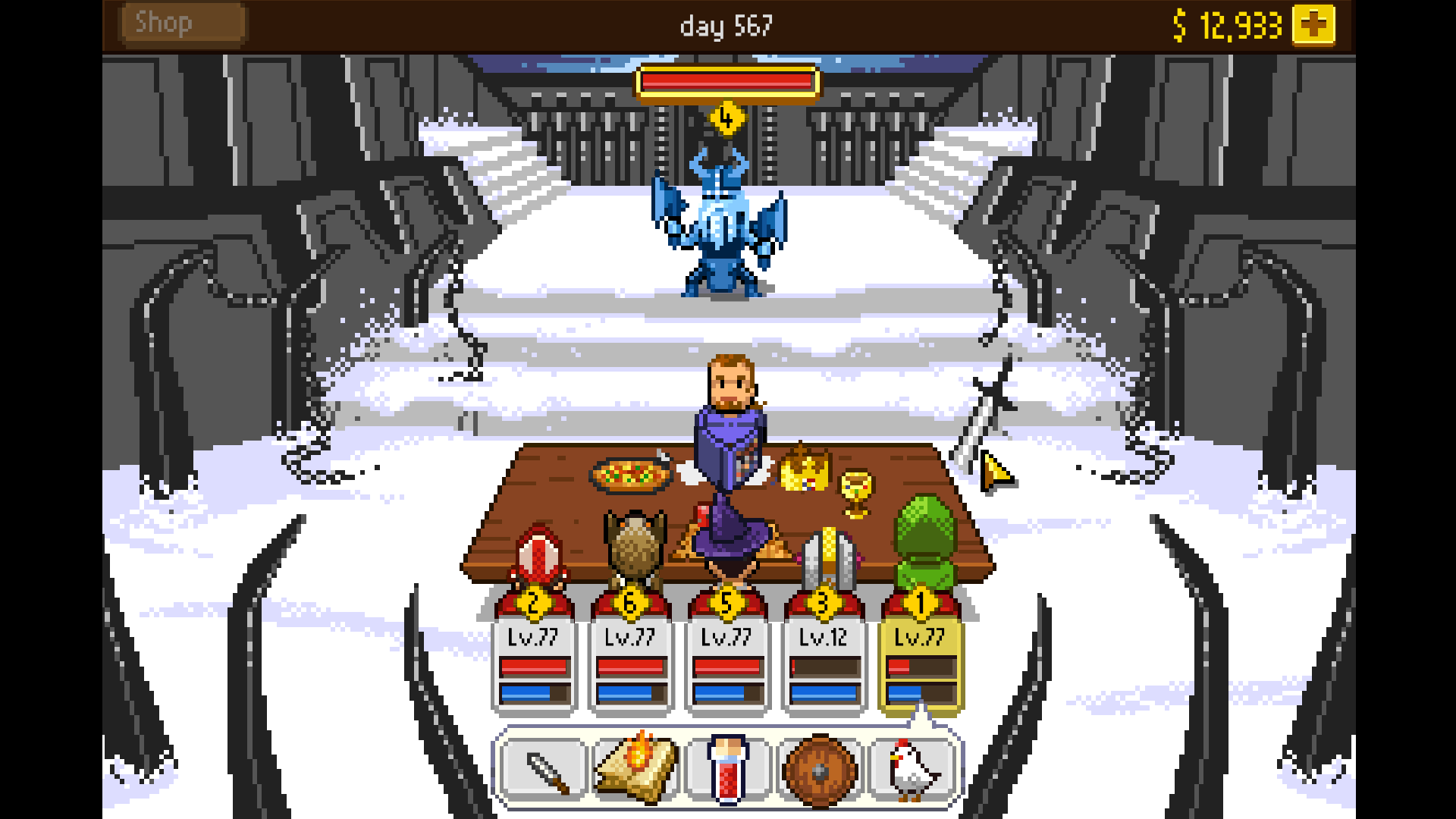The width and height of the screenshot is (1456, 819).
Task: Click the day 567 label
Action: point(726,25)
